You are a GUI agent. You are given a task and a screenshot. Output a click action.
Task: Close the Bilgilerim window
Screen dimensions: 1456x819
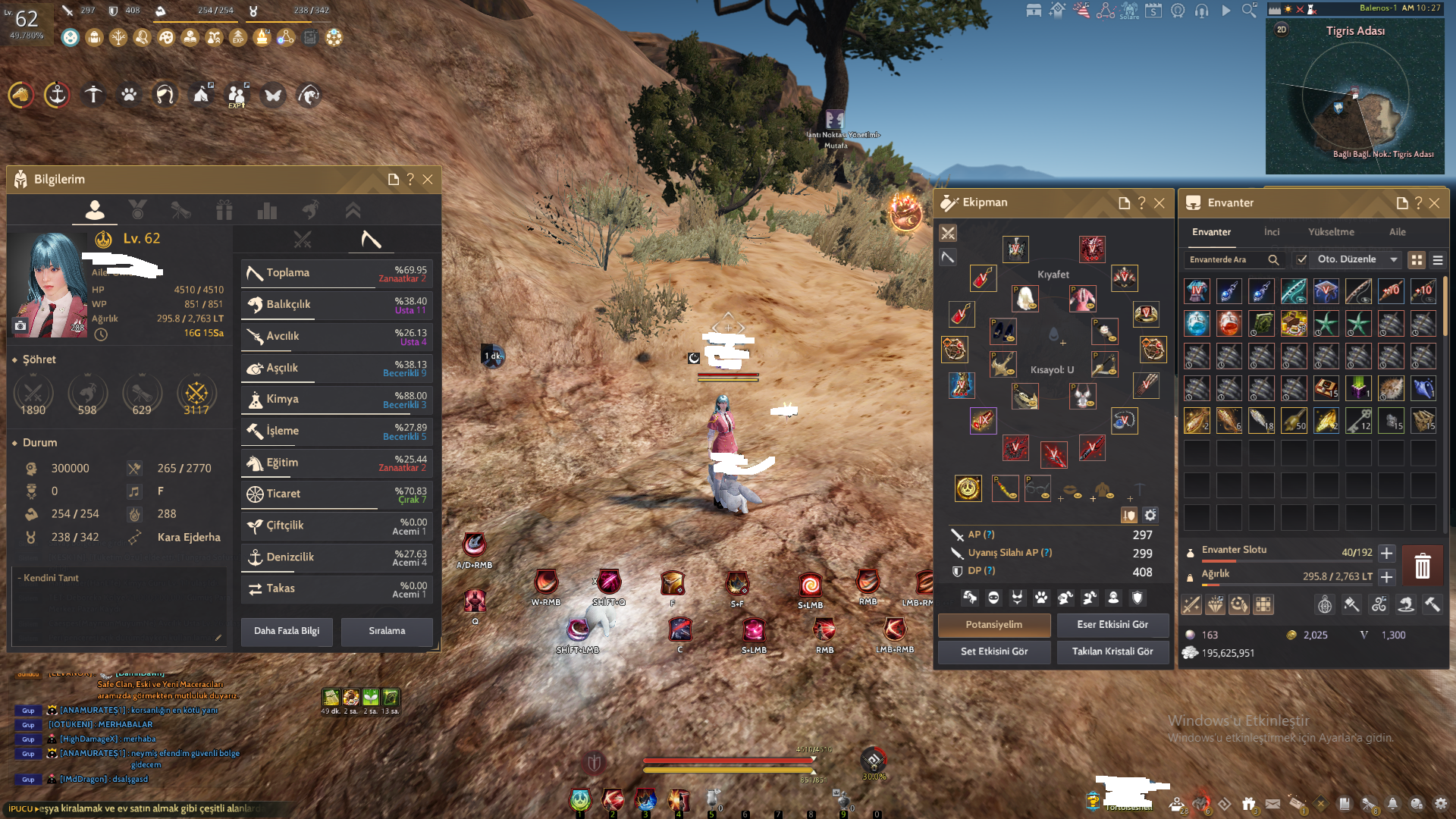click(x=428, y=180)
